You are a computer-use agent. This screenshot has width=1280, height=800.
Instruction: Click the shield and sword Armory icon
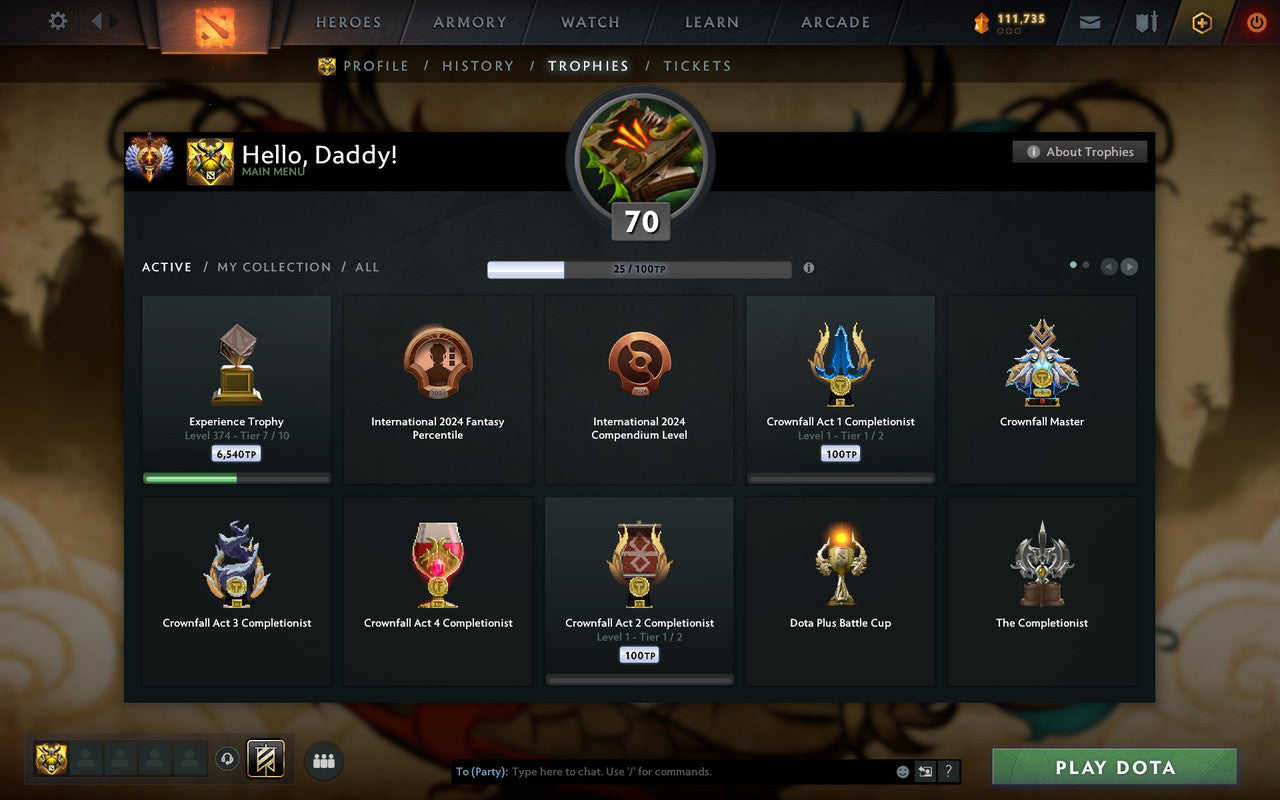[x=1146, y=21]
